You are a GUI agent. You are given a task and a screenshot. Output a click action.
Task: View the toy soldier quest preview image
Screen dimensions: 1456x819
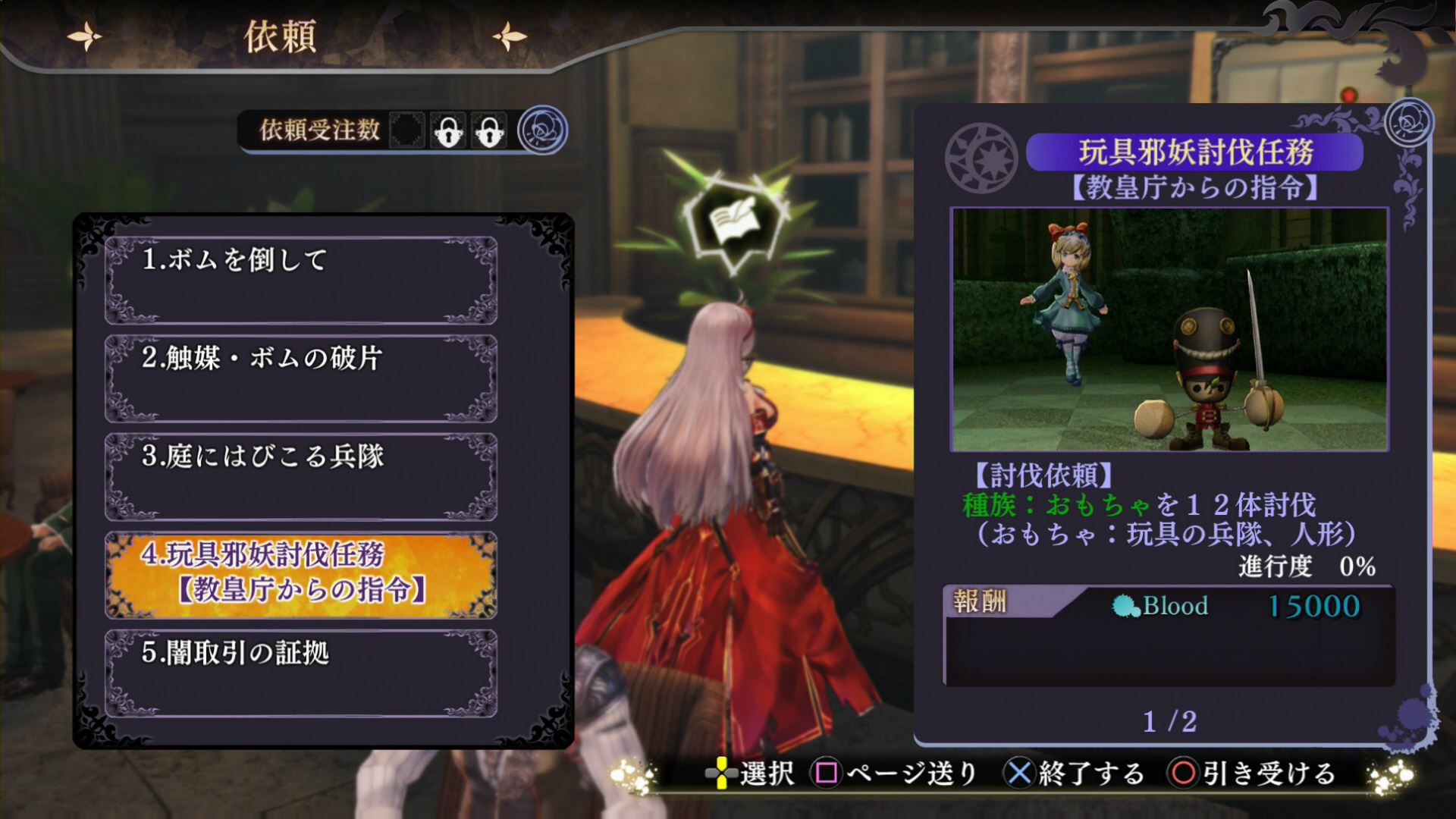1169,330
